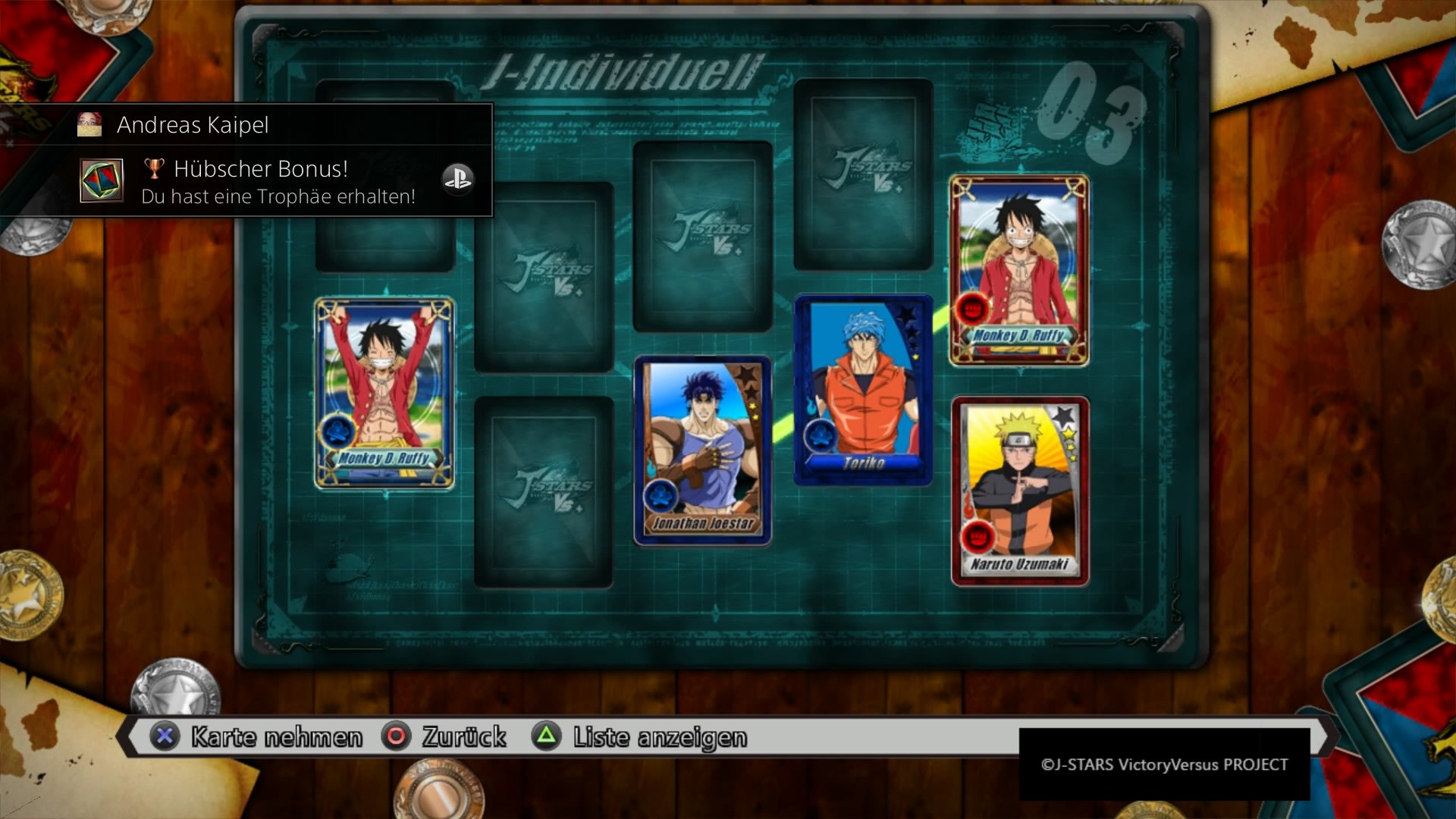Click the trophy icon in the notification
Screen dimensions: 1456x819
(x=154, y=168)
